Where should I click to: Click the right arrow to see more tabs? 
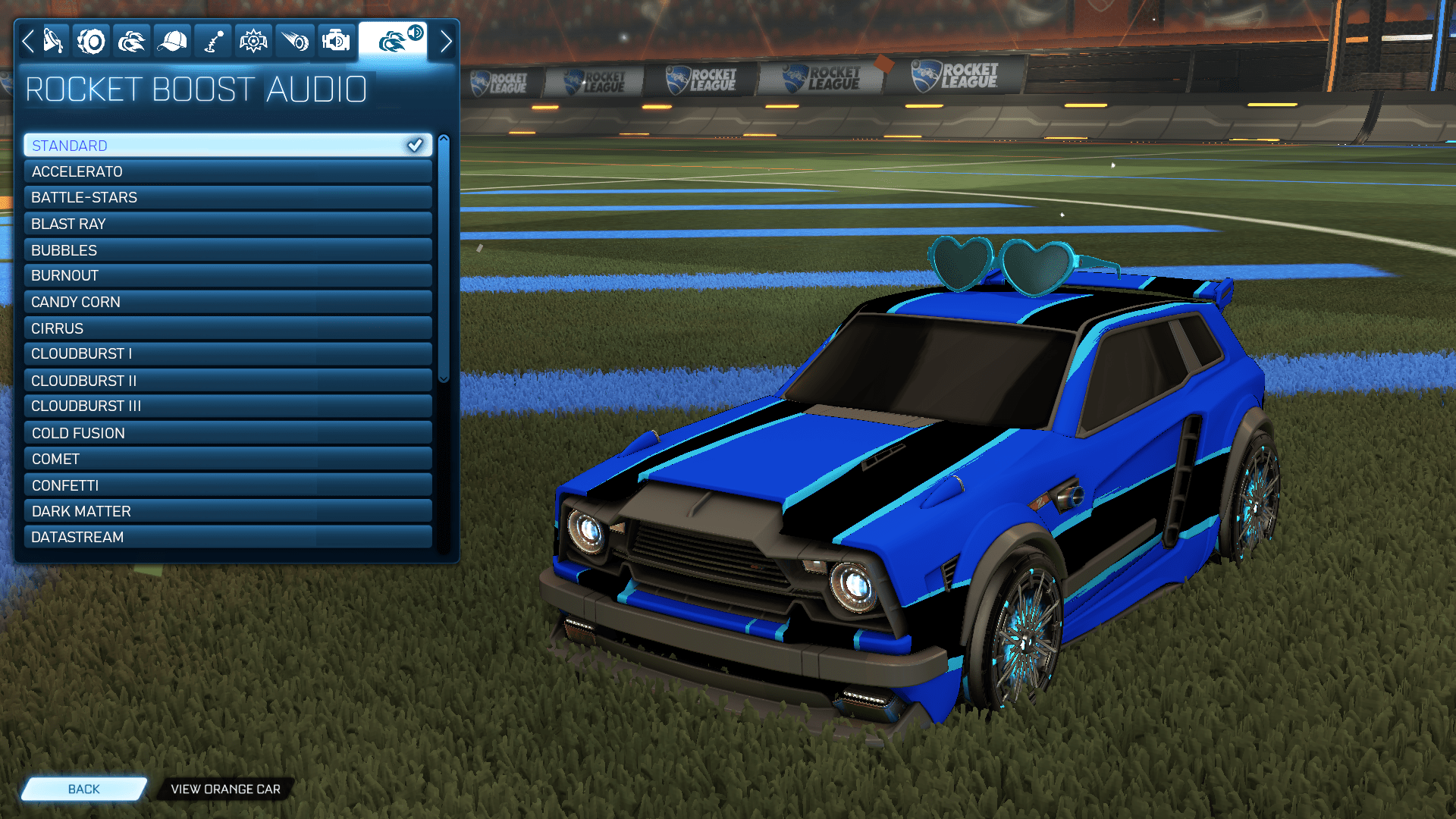446,41
